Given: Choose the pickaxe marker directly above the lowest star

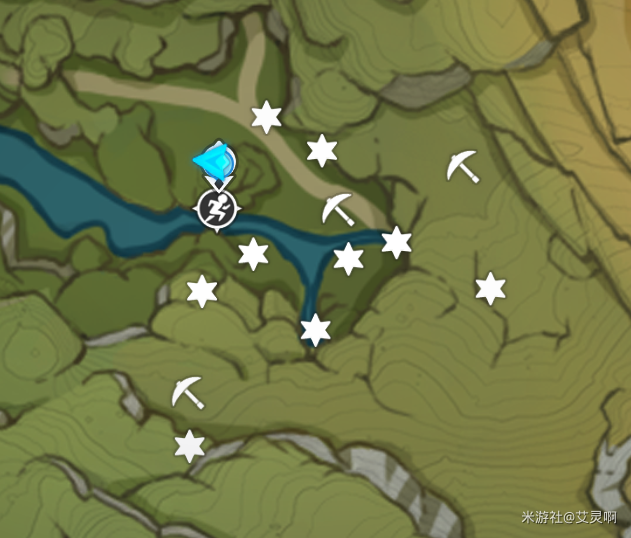Looking at the screenshot, I should coord(187,392).
